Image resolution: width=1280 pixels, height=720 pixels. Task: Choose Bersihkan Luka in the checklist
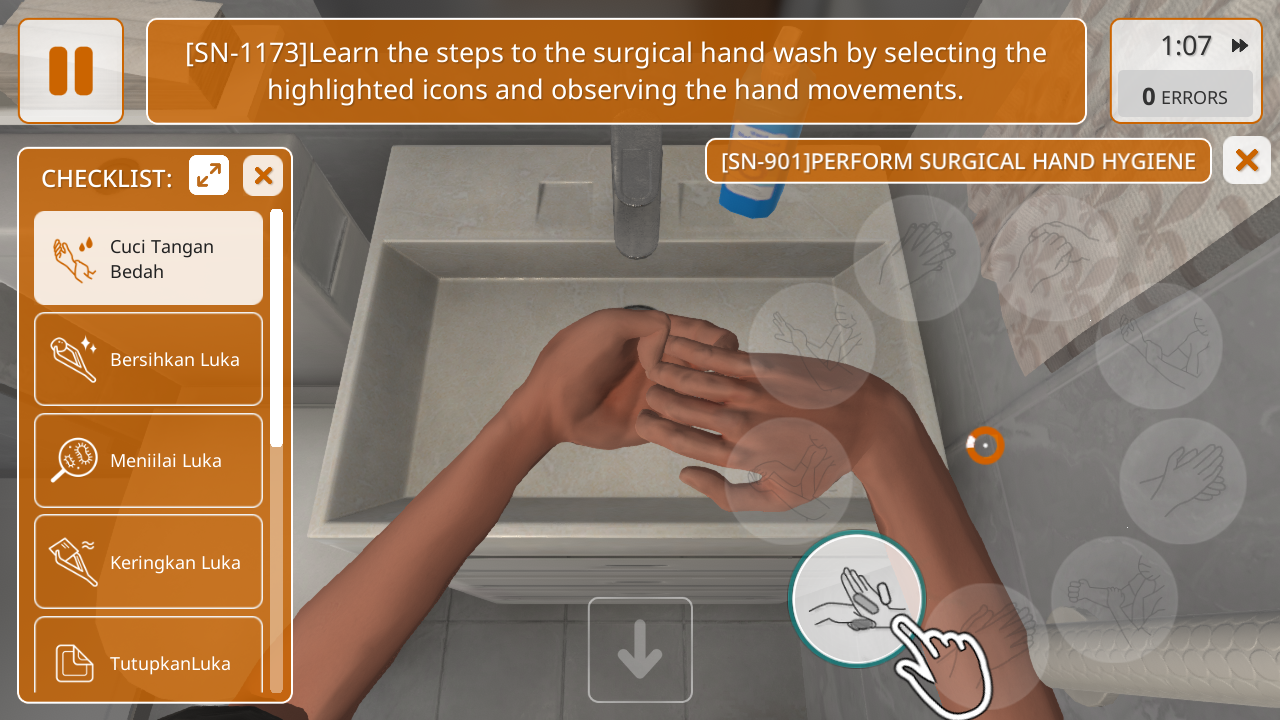point(148,359)
